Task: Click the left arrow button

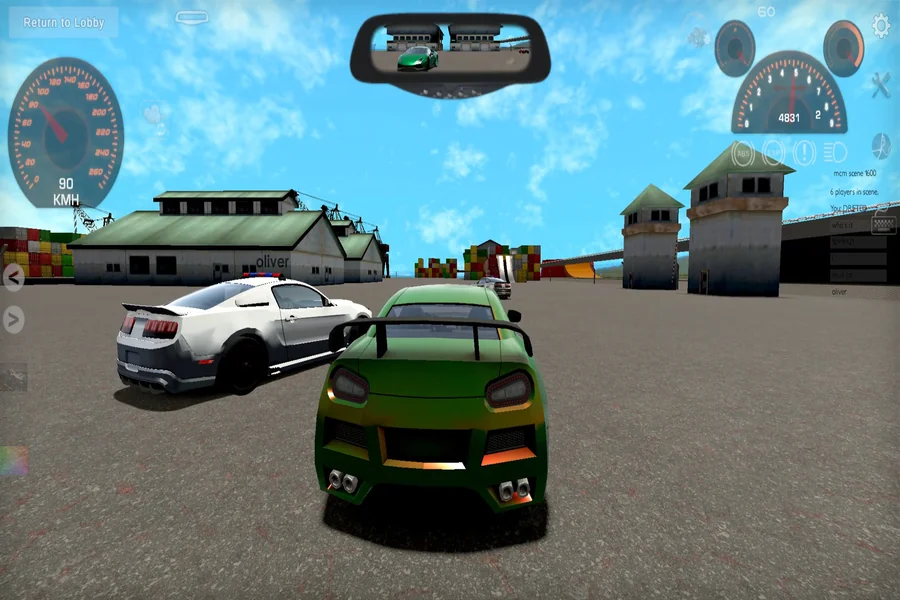Action: click(x=13, y=277)
